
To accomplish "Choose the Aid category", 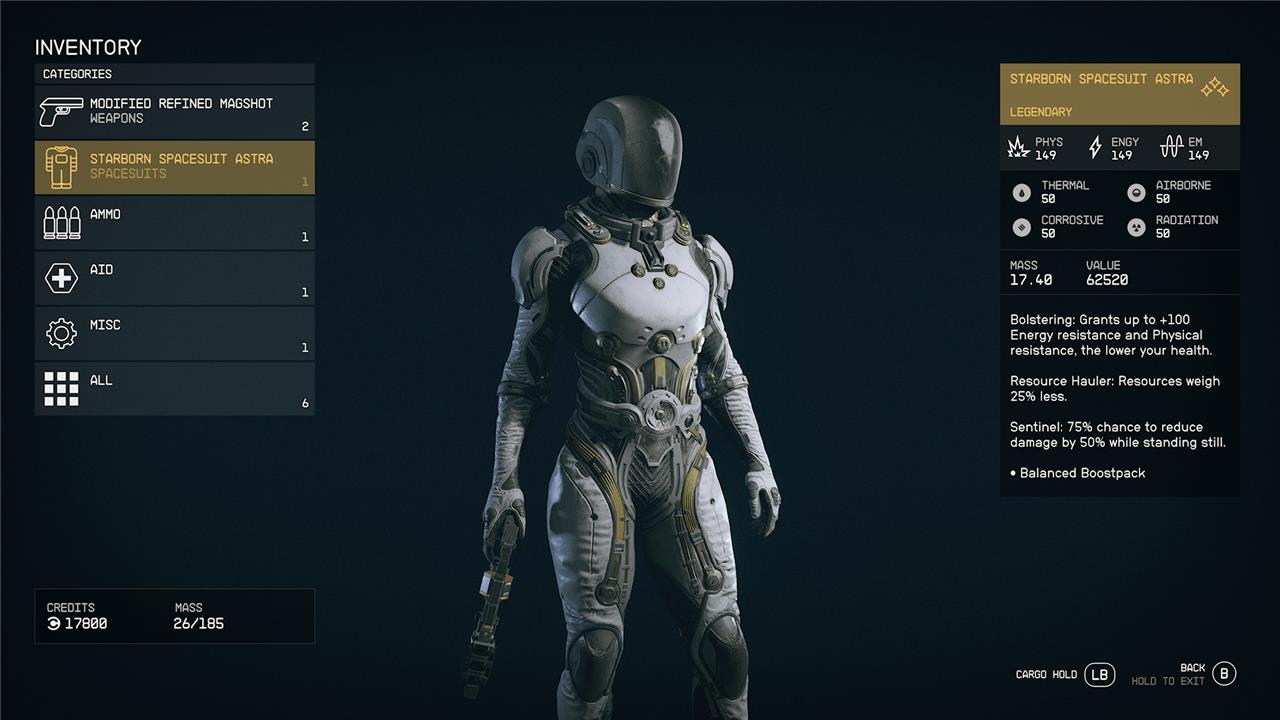I will (175, 278).
